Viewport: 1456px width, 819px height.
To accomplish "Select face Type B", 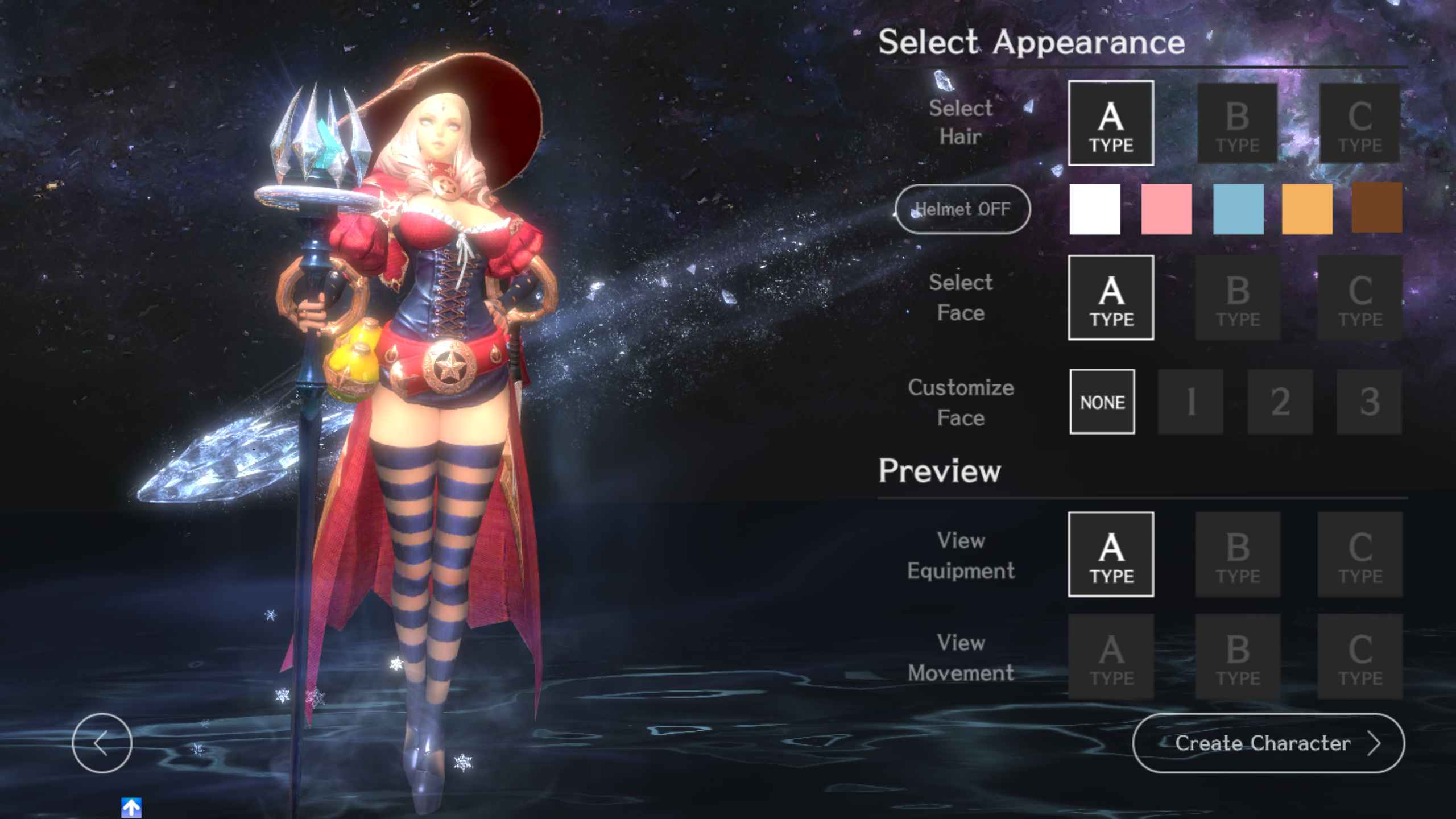I will 1237,297.
